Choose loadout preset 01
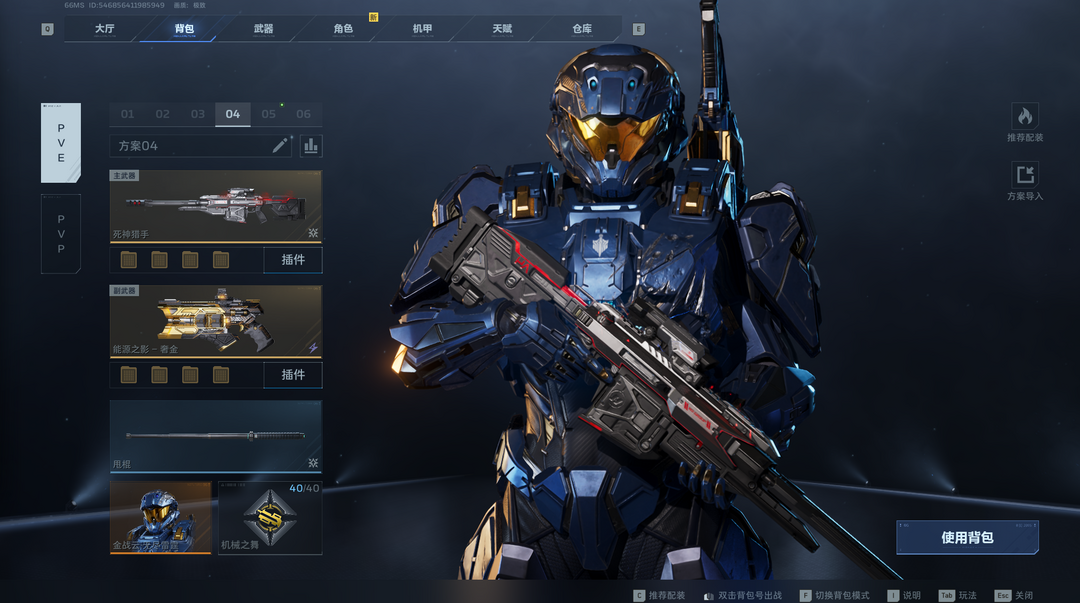This screenshot has height=603, width=1080. coord(127,114)
